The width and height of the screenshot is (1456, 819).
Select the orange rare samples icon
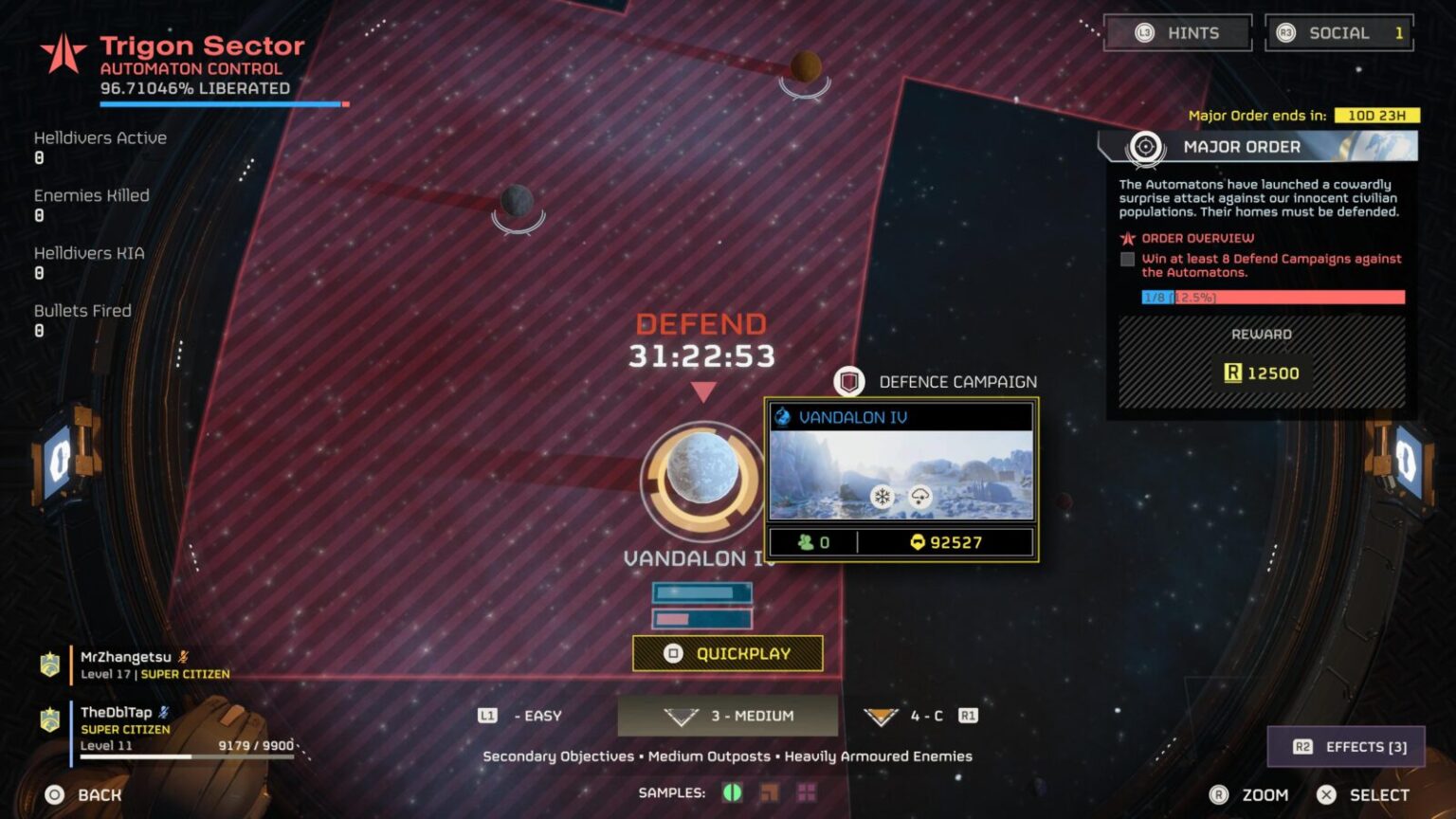(770, 792)
